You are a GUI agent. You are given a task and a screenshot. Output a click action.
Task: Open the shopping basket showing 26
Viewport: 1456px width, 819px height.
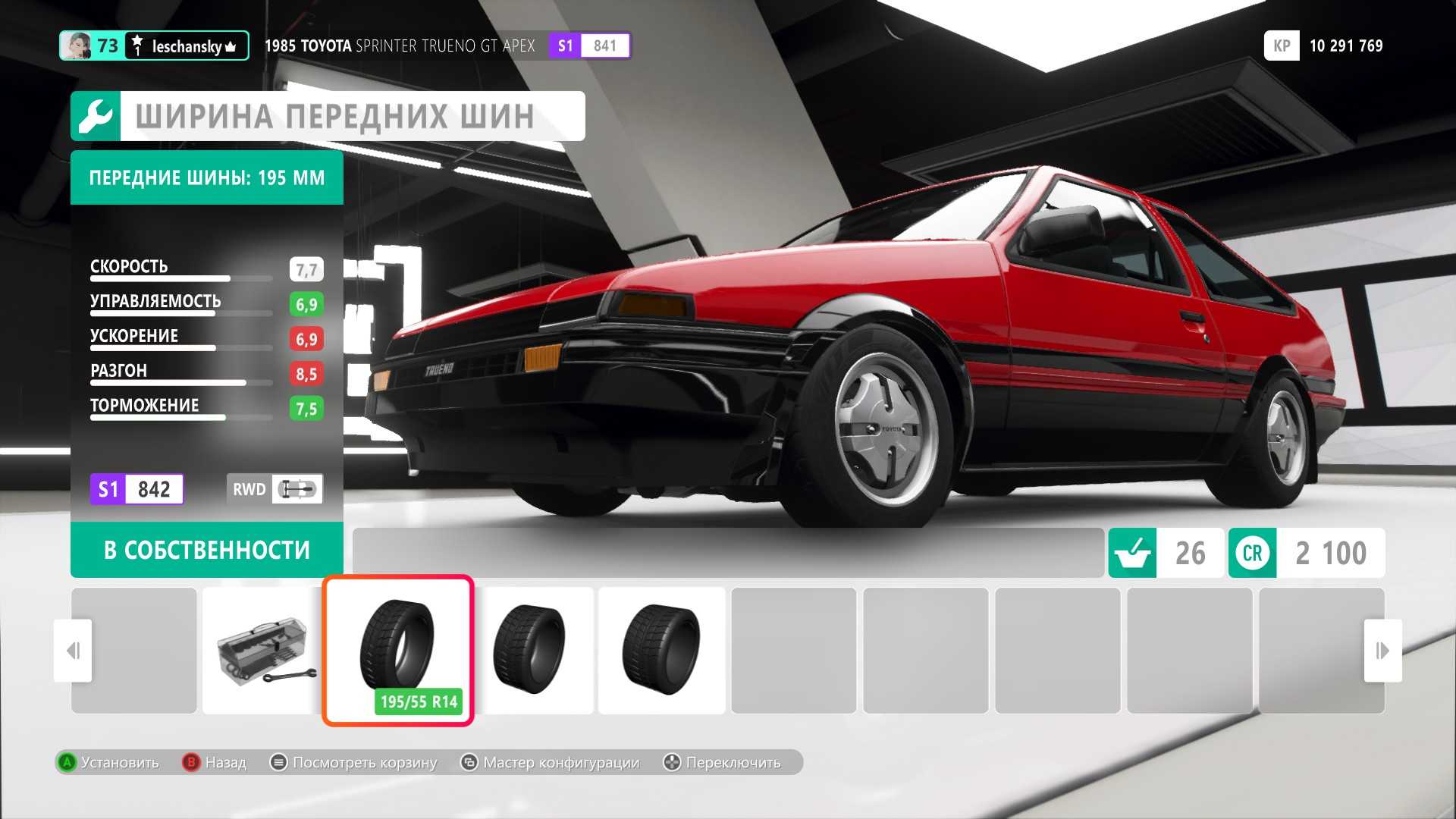[1166, 553]
